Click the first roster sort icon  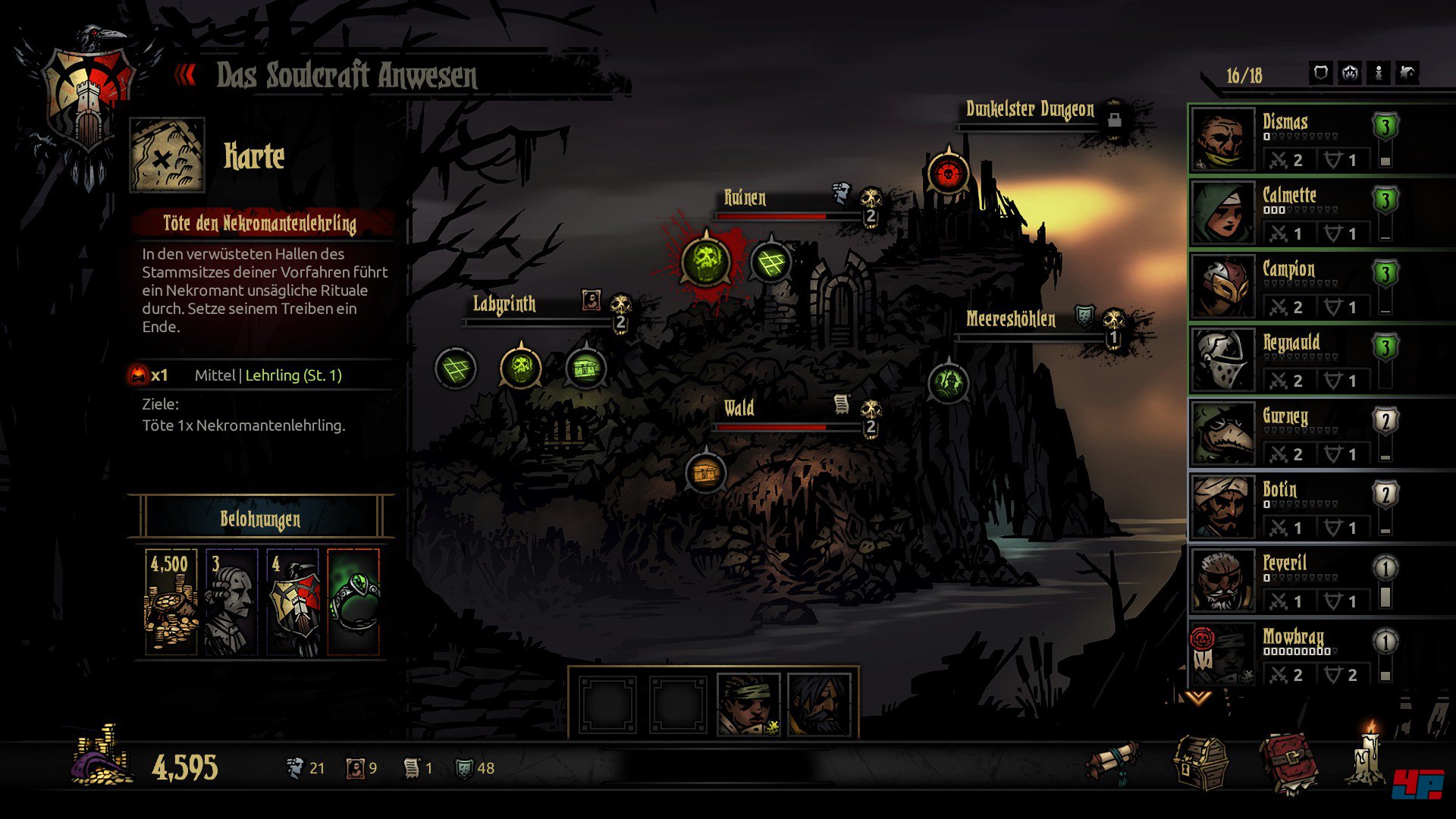1321,73
